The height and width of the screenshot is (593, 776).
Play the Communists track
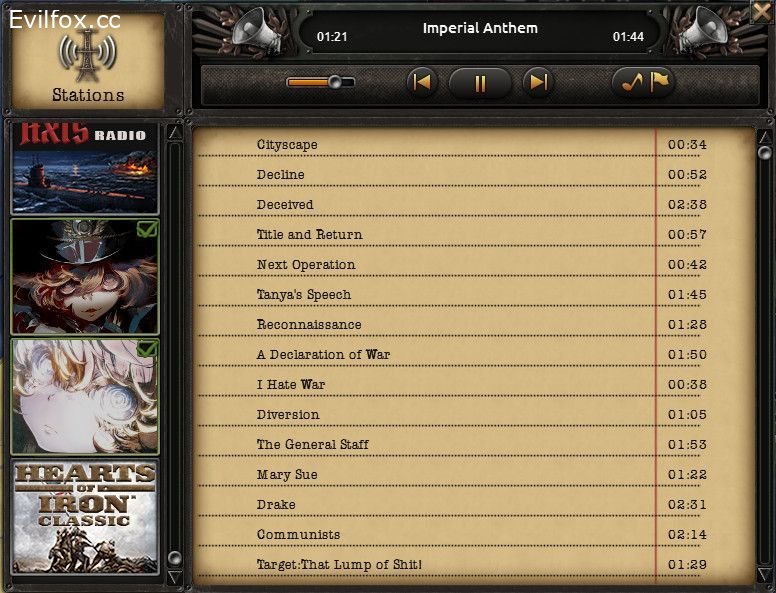[298, 535]
